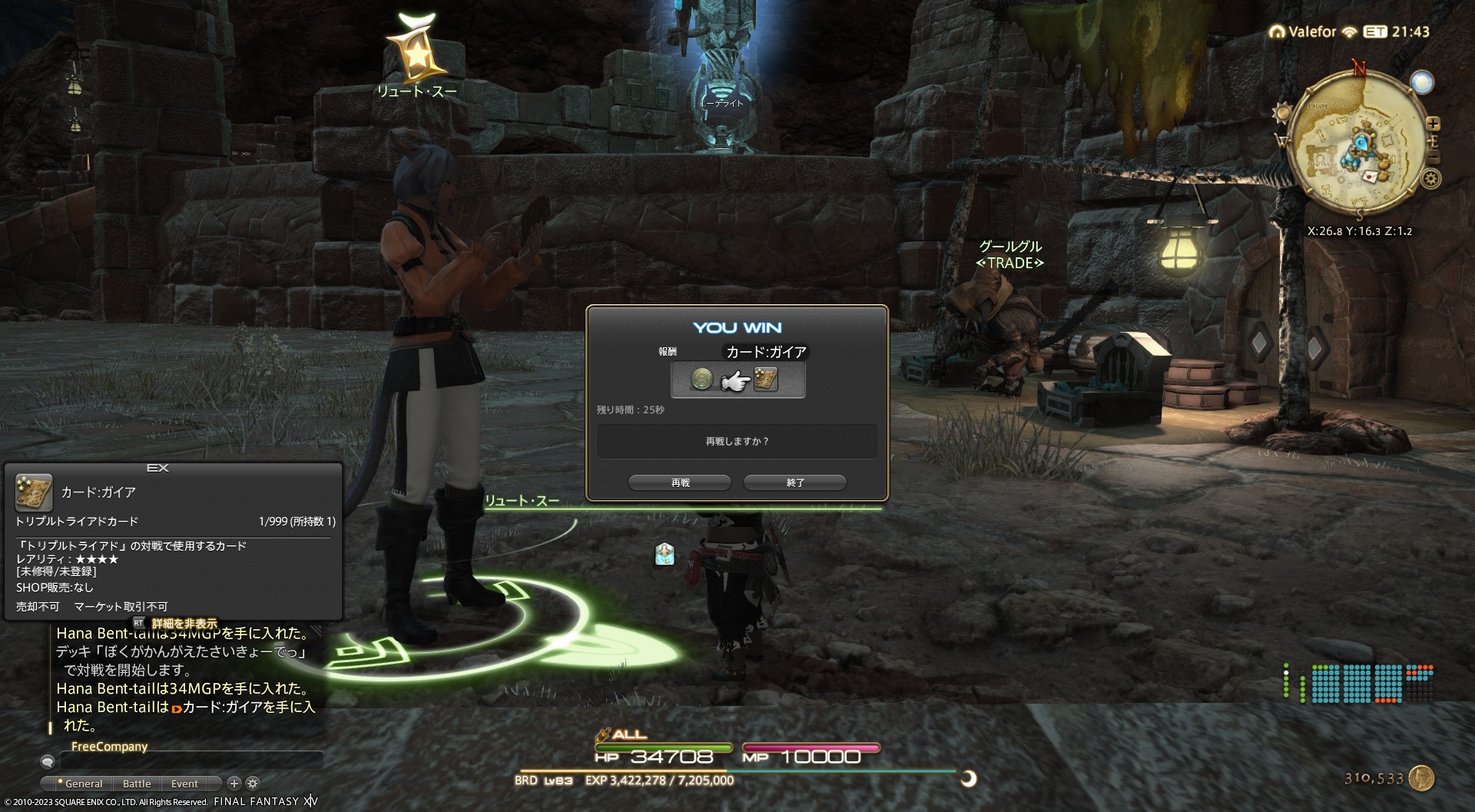Choose the 再戦 rematch button
The image size is (1475, 812).
(680, 482)
